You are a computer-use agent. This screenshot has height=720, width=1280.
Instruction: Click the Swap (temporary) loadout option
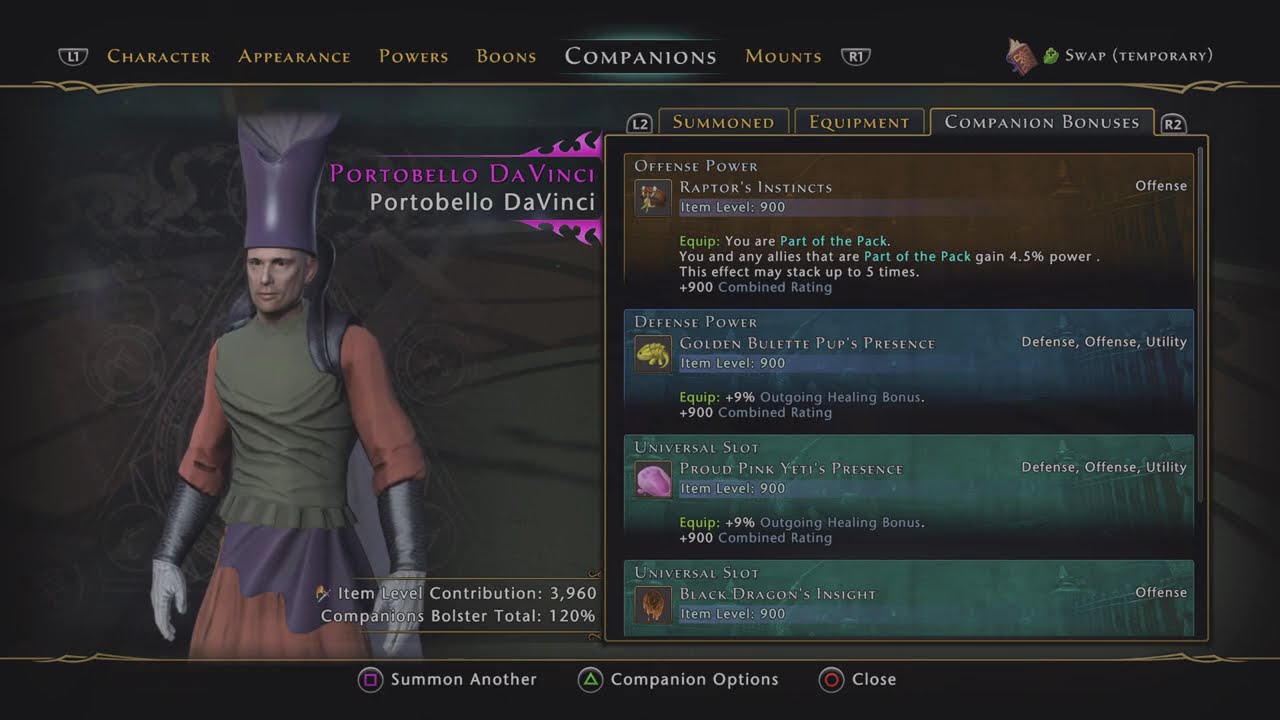coord(1137,56)
